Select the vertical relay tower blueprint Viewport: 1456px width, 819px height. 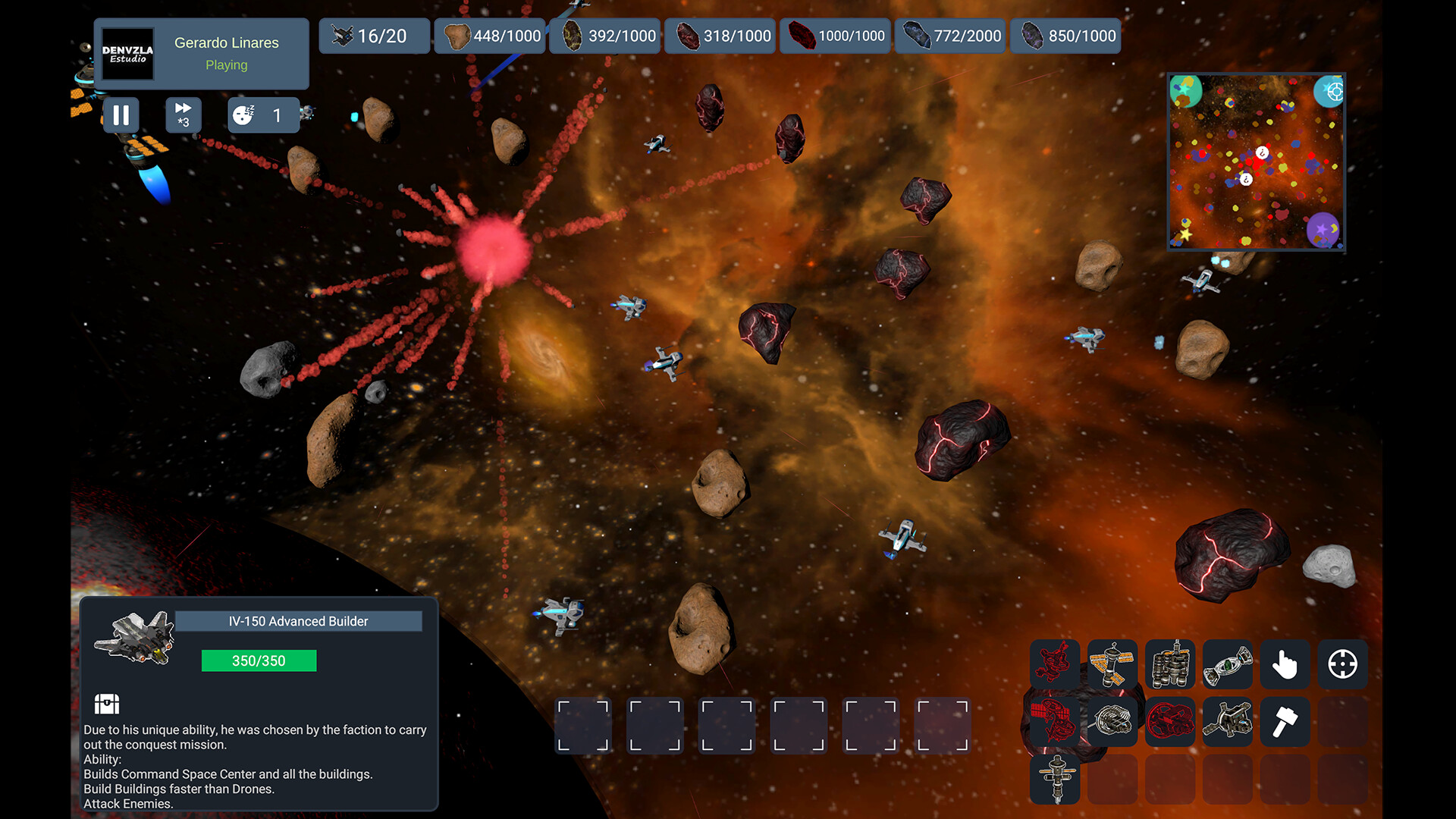[x=1055, y=779]
